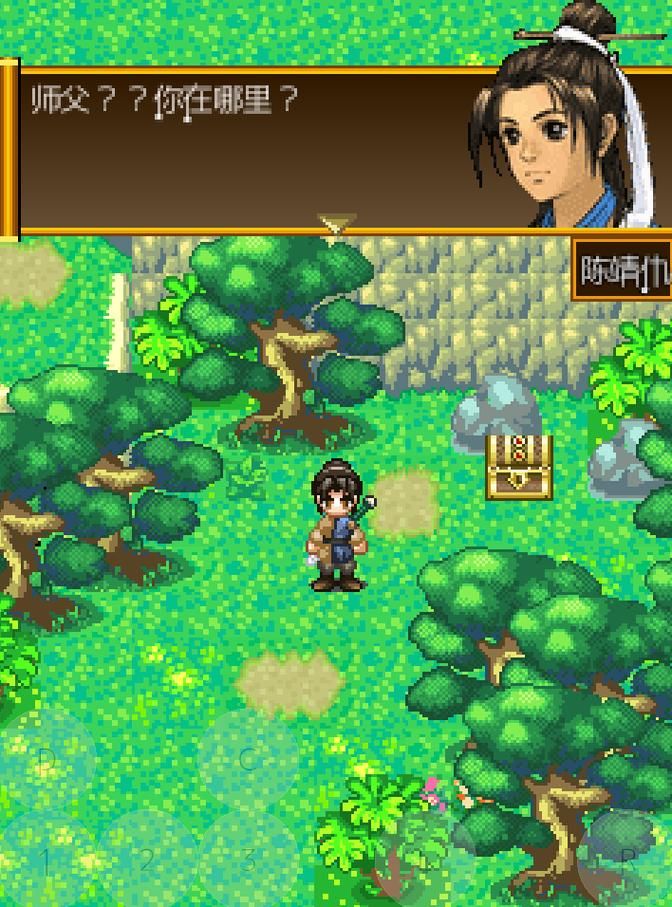
Task: Tap the translucent number 1 key
Action: click(x=46, y=860)
